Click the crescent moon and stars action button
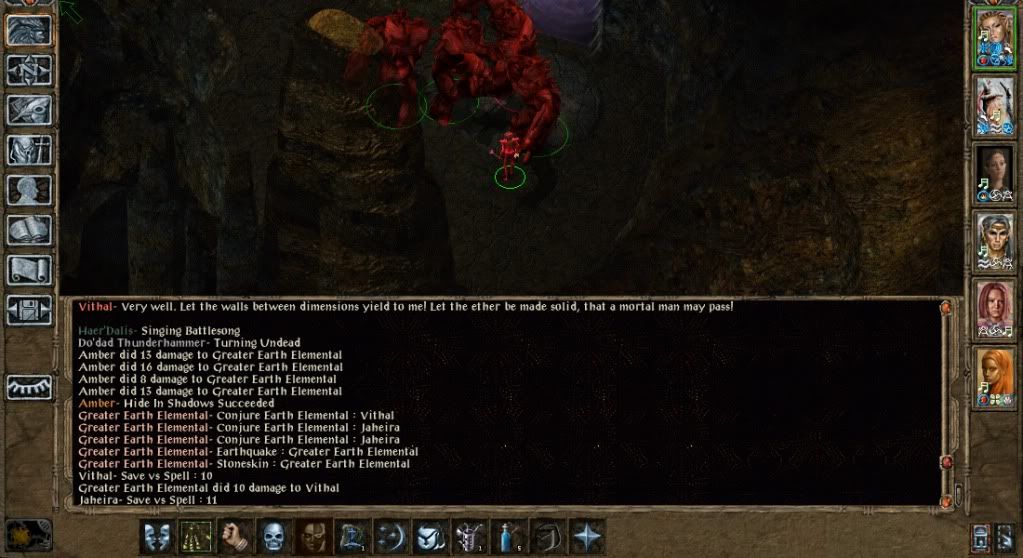Screen dimensions: 1023x558 coord(390,536)
